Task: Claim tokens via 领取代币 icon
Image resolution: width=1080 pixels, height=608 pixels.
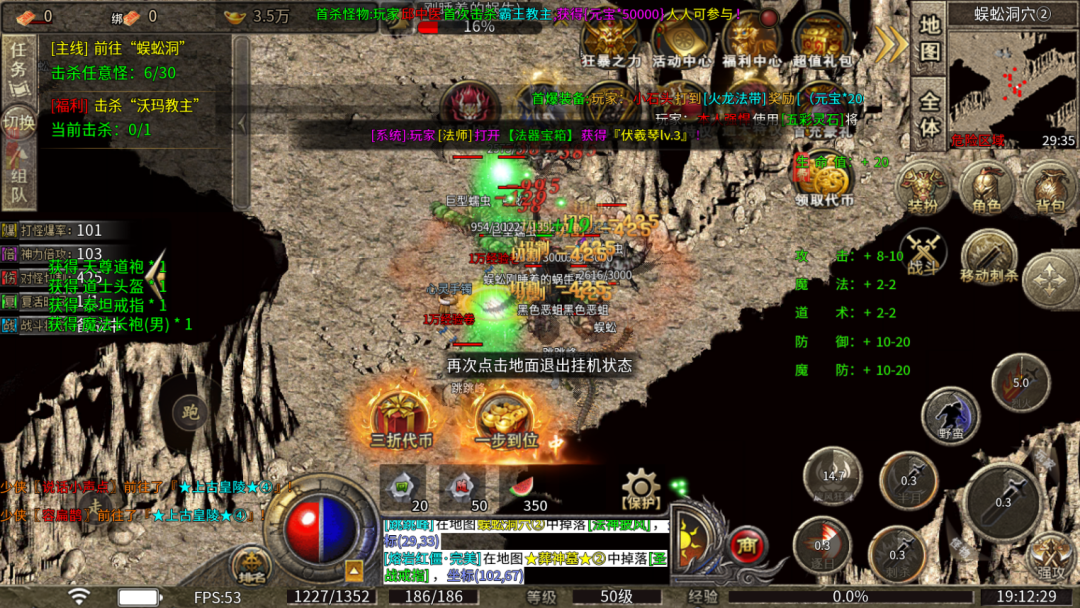Action: click(823, 180)
